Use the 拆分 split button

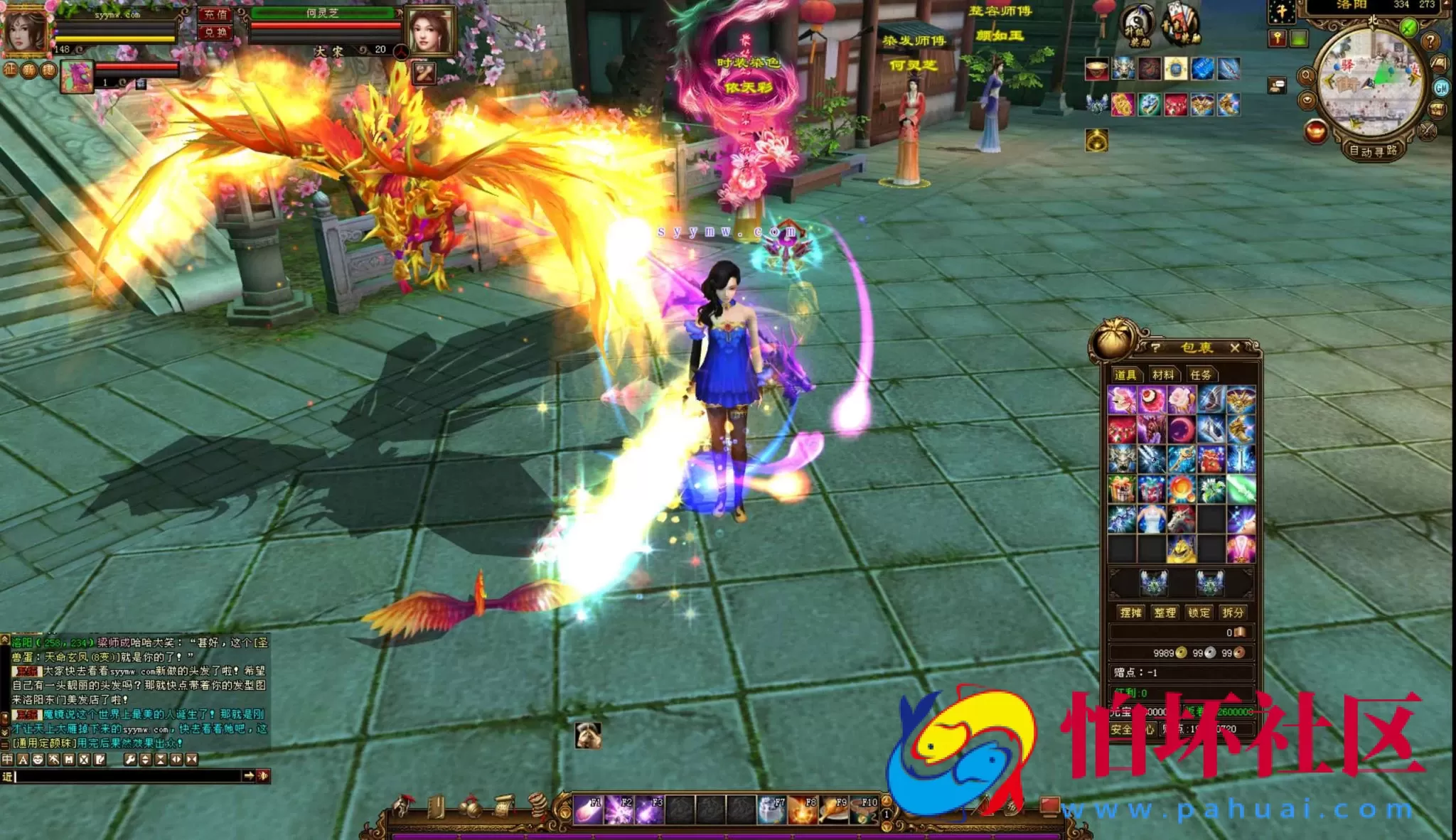coord(1233,613)
